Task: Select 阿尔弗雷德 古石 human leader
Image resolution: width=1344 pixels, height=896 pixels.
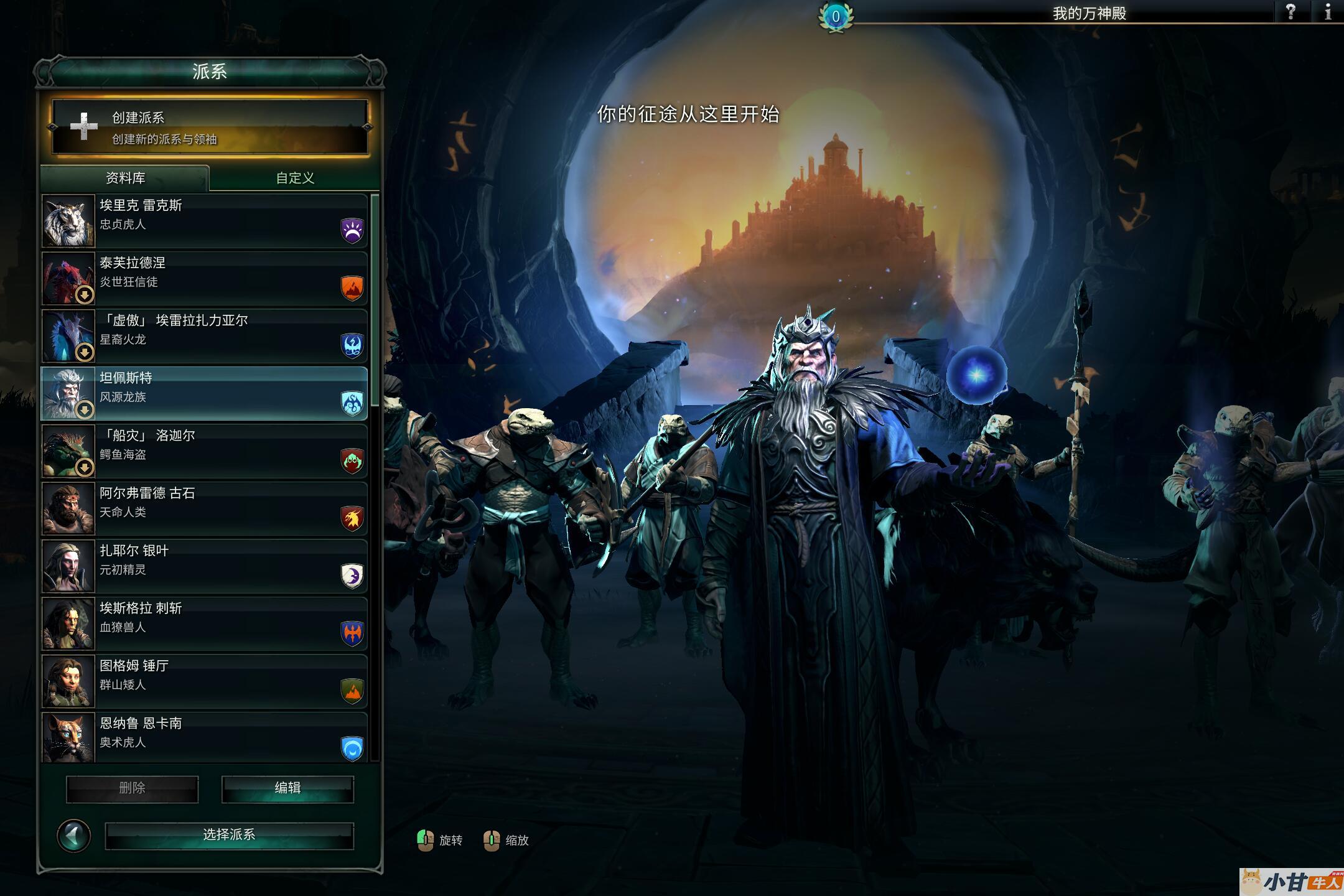Action: [205, 508]
